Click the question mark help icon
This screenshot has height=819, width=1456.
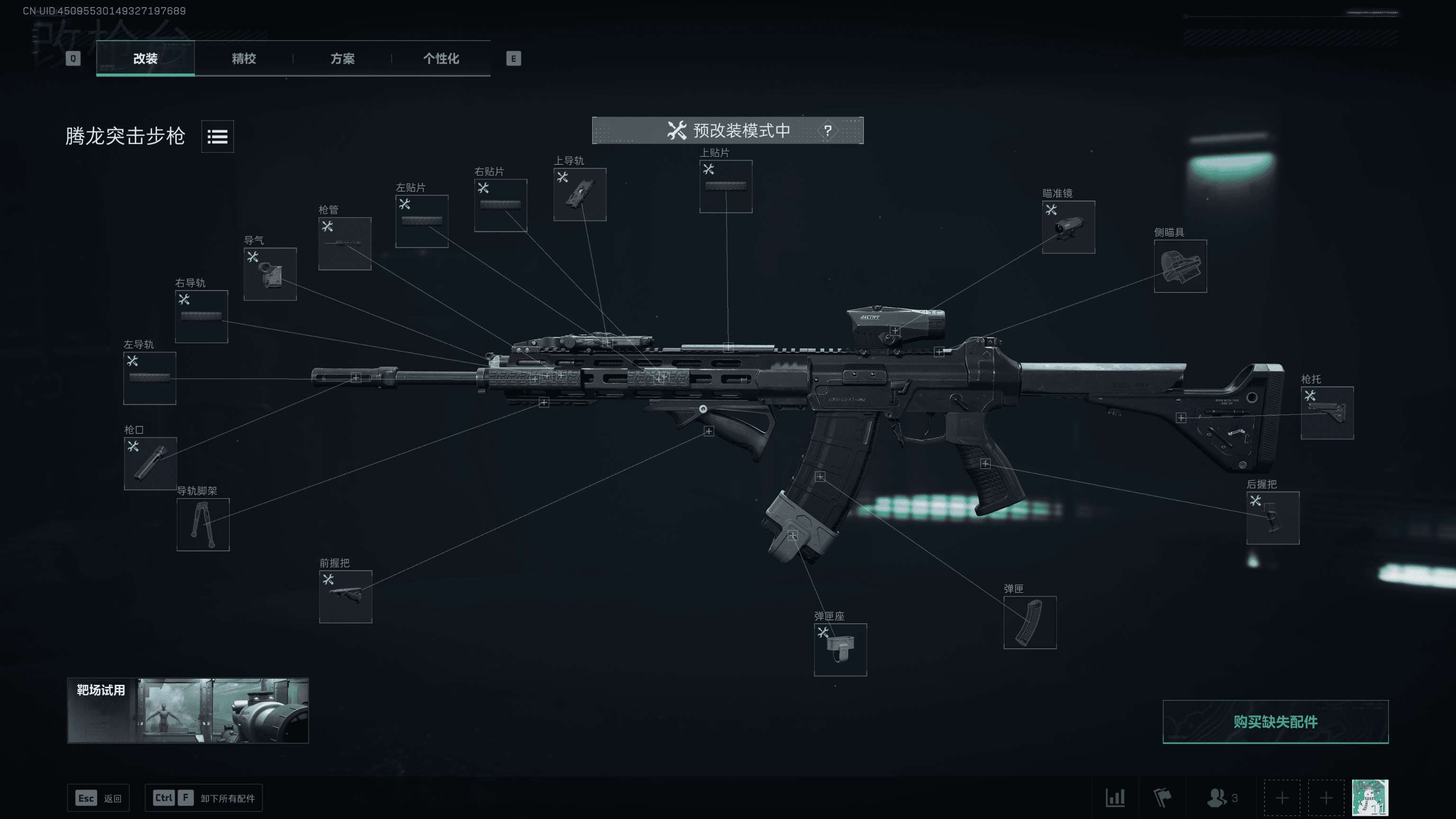point(828,130)
